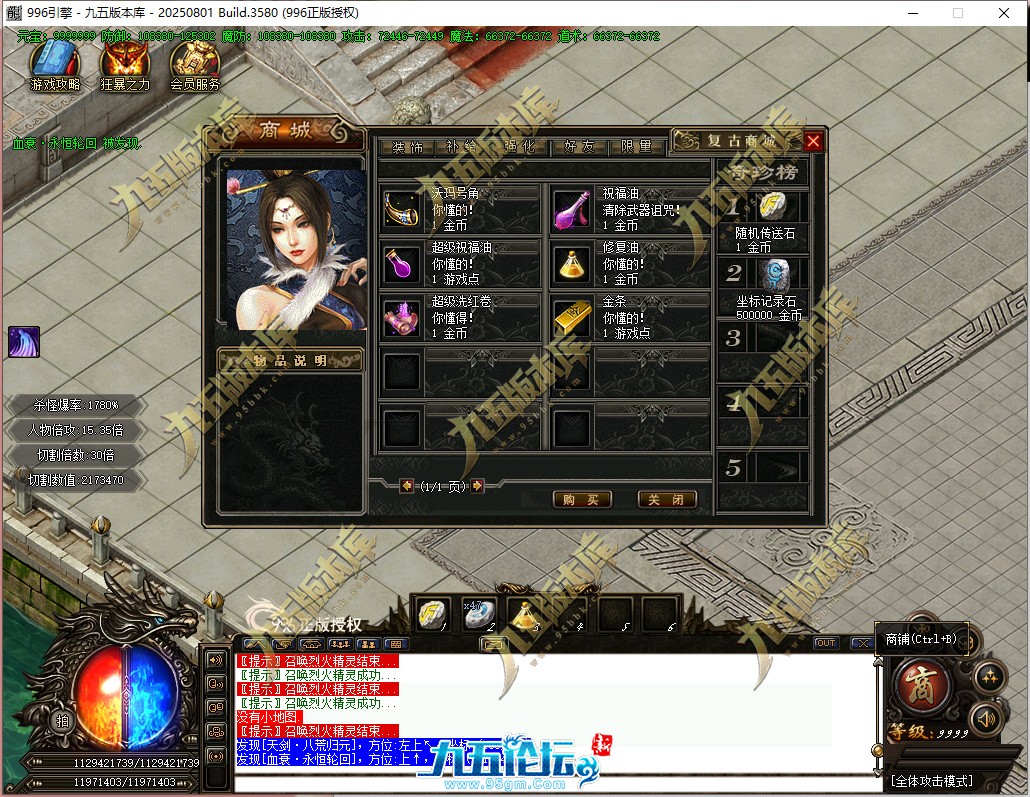Select the 强化 enhancement tab

(x=521, y=146)
